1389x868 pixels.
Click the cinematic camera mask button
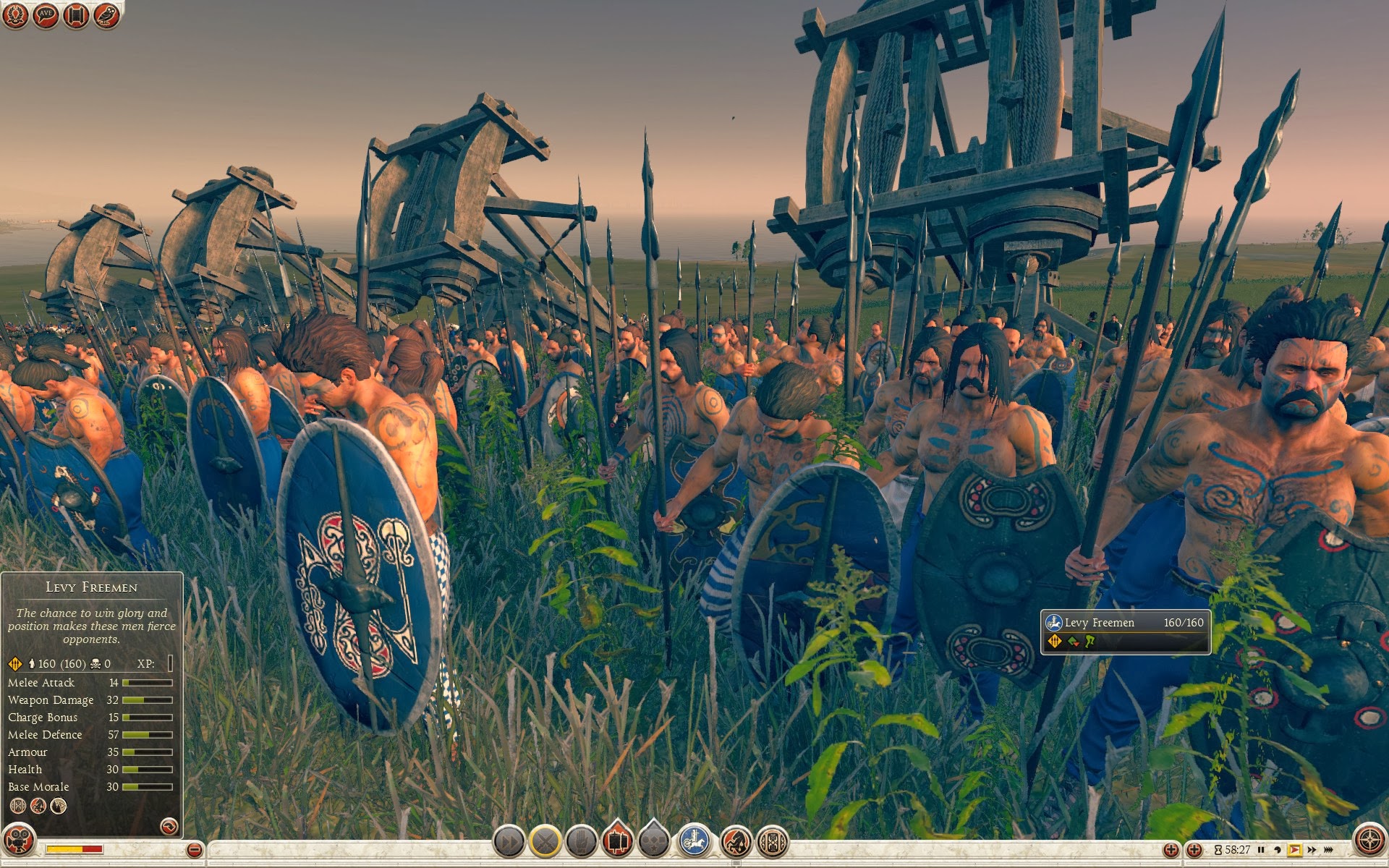click(x=19, y=841)
